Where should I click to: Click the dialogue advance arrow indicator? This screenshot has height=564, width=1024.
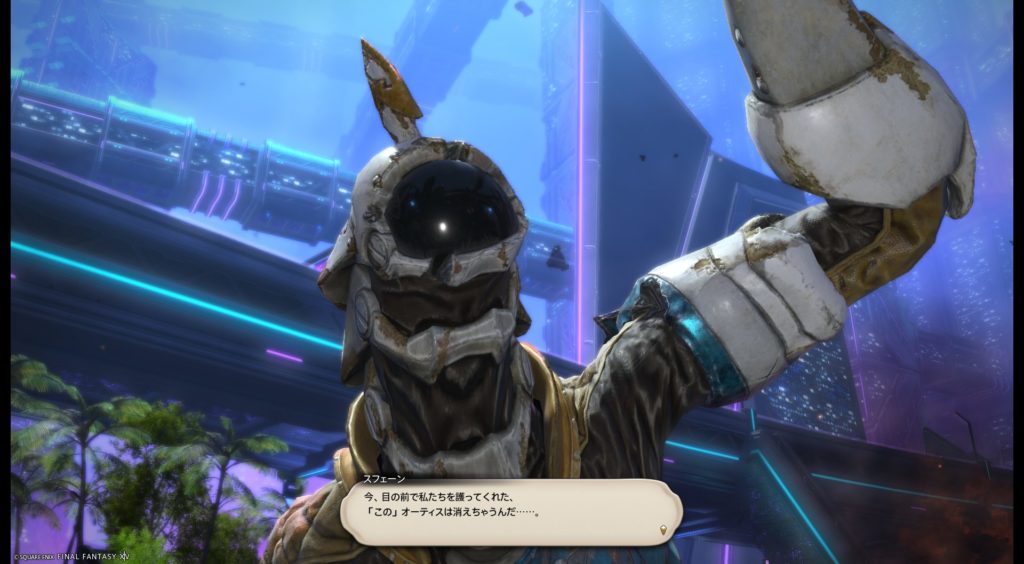663,528
